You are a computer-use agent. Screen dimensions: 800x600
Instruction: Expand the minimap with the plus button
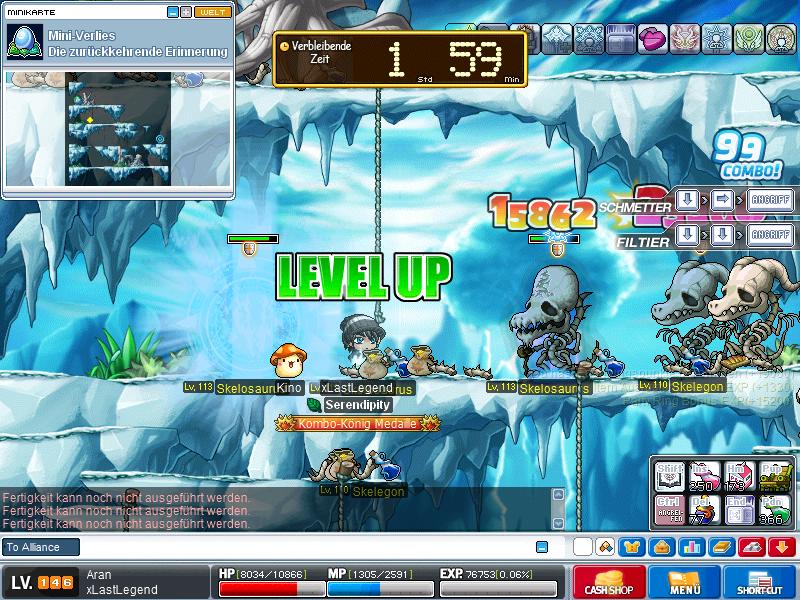185,12
